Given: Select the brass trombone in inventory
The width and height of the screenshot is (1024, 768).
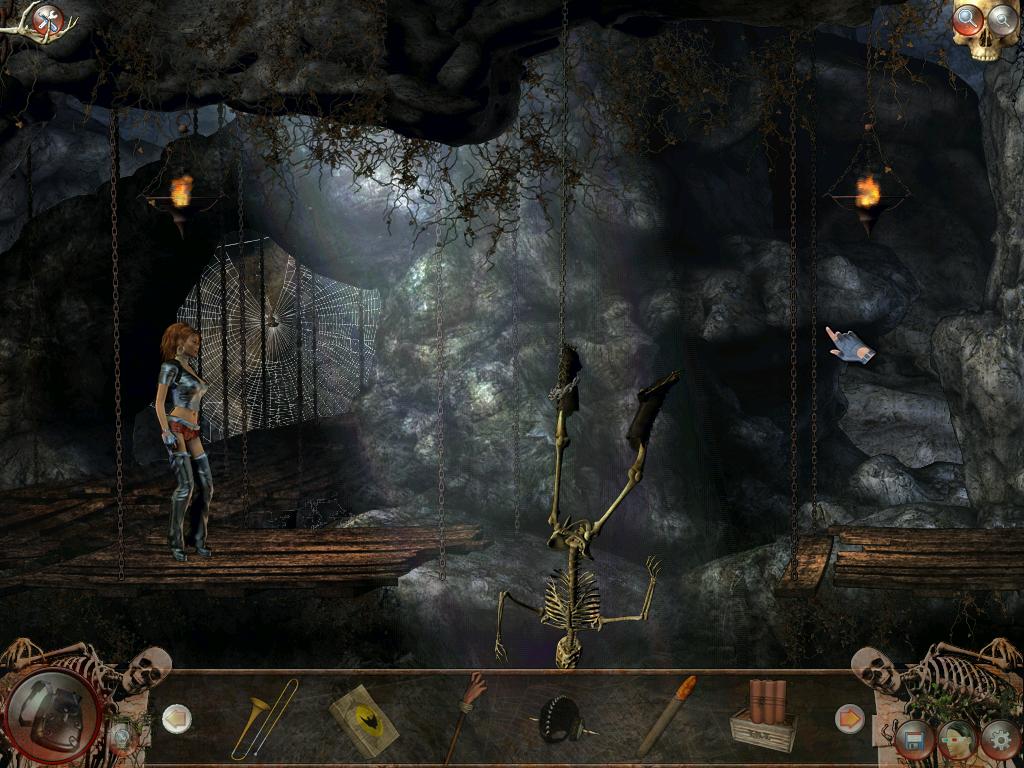Looking at the screenshot, I should pos(264,718).
